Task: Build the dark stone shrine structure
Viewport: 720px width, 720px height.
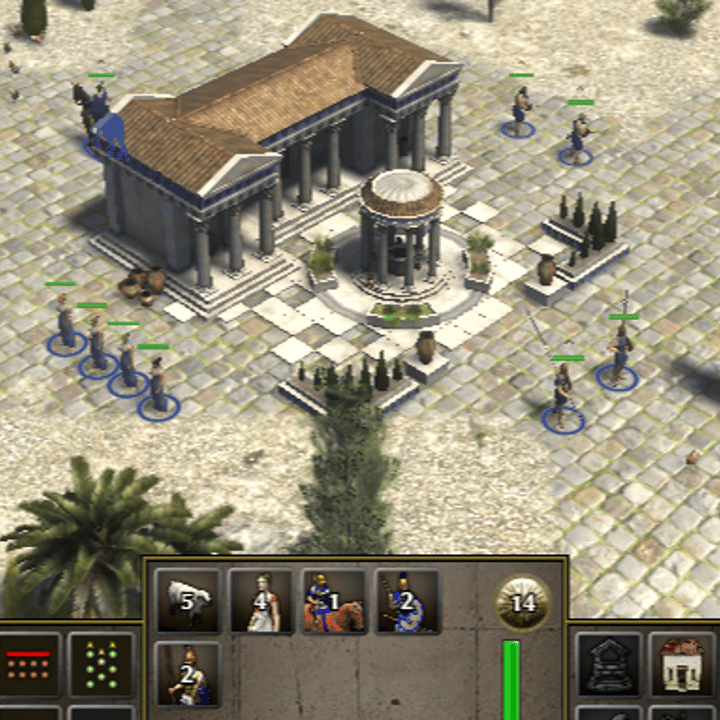Action: pyautogui.click(x=609, y=664)
